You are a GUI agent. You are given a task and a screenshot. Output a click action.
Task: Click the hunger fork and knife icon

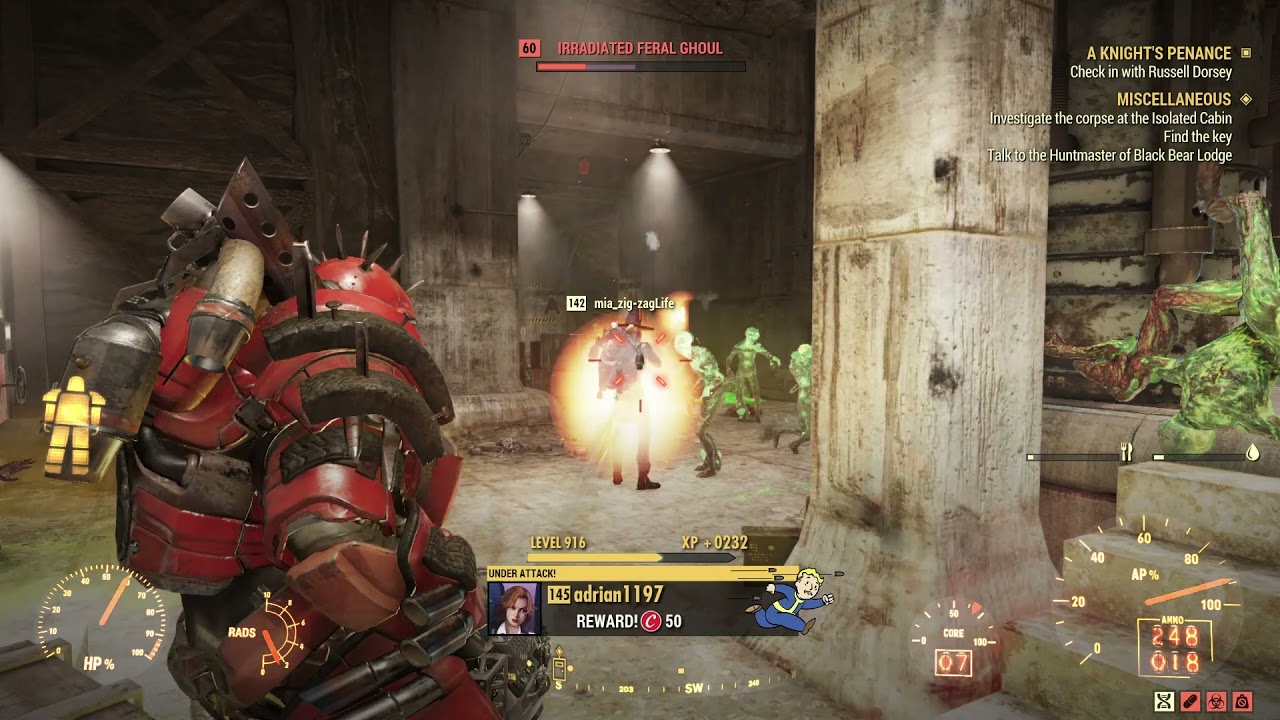(x=1126, y=453)
